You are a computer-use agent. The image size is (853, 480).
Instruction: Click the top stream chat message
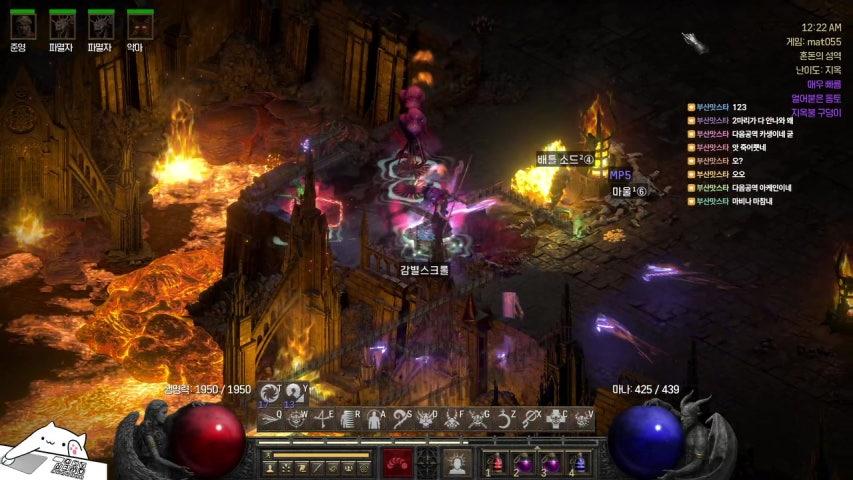[740, 107]
